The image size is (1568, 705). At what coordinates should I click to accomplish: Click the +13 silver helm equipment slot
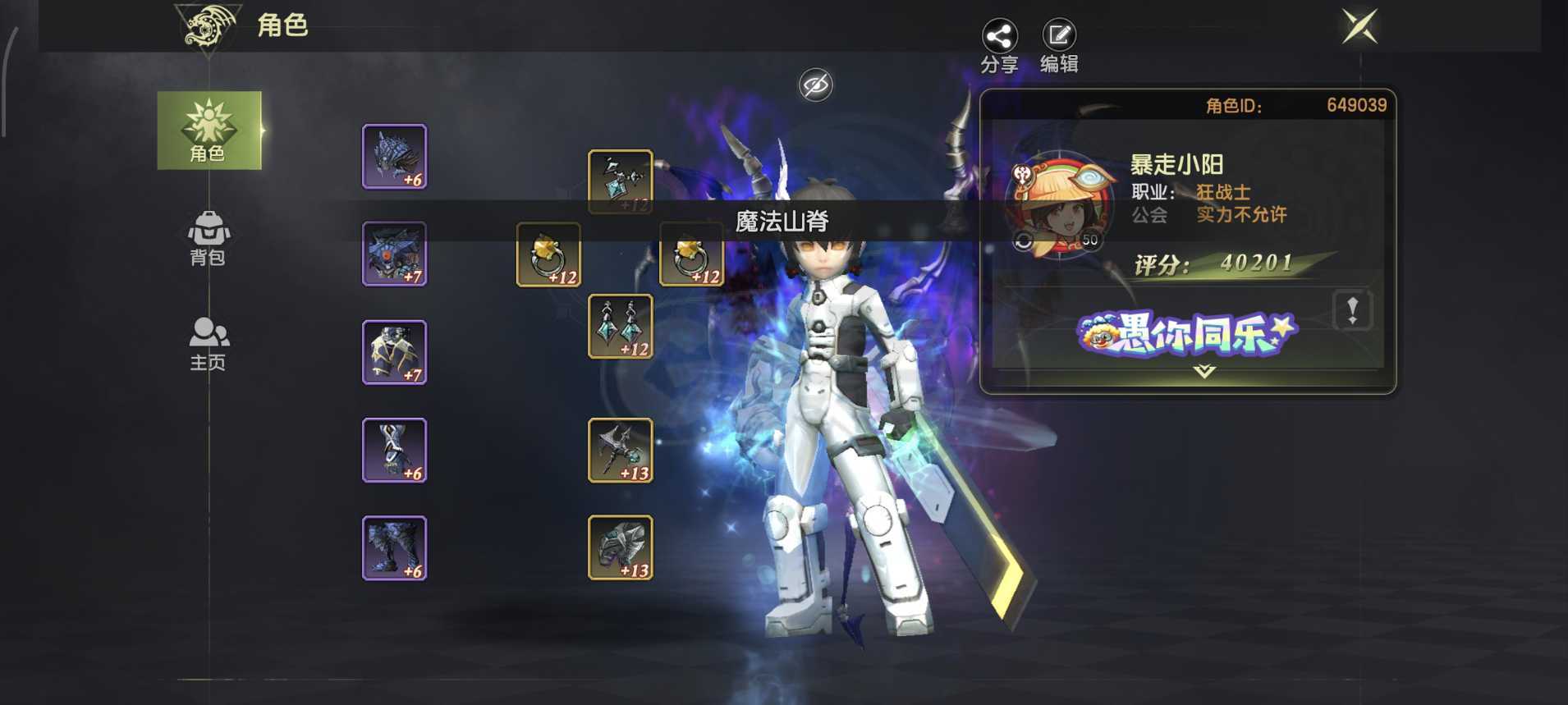[x=620, y=548]
